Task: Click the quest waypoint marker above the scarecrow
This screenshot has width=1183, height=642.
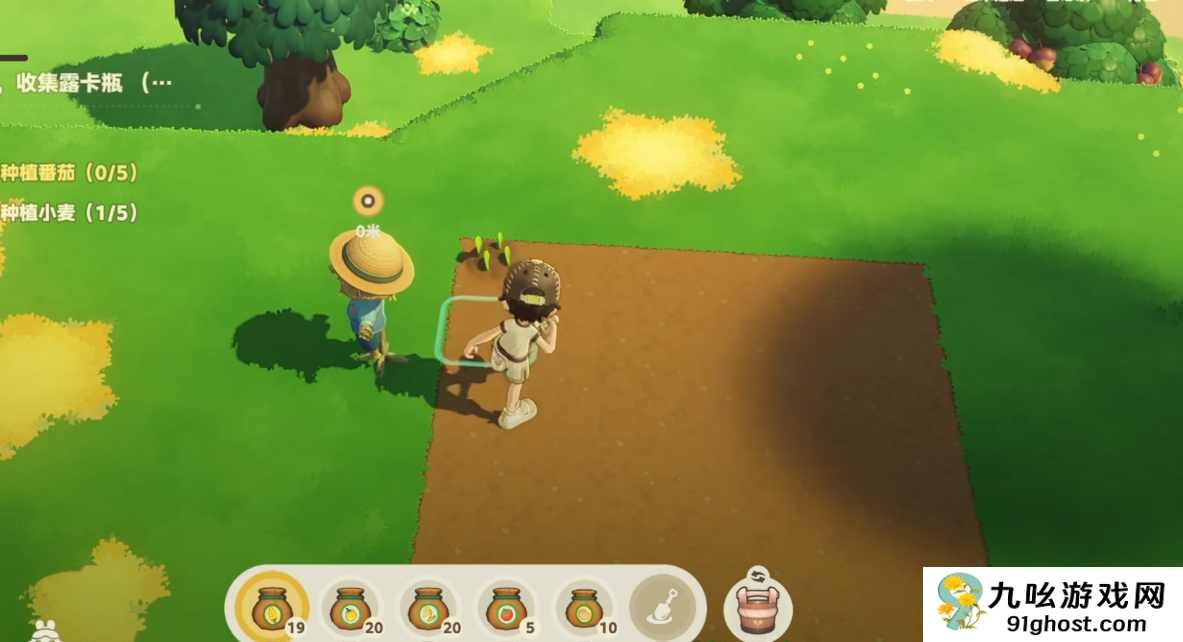Action: pyautogui.click(x=368, y=201)
